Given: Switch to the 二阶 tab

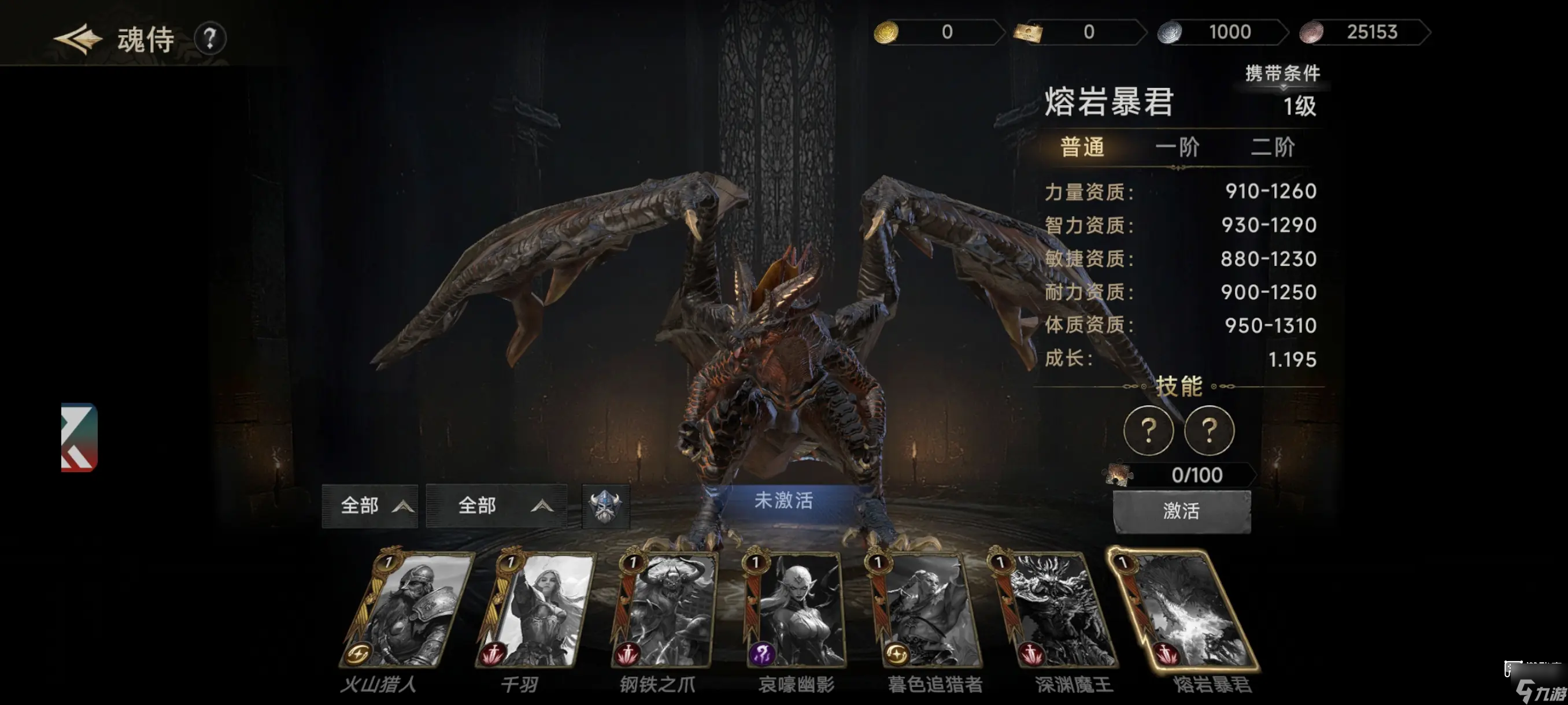Looking at the screenshot, I should coord(1272,147).
